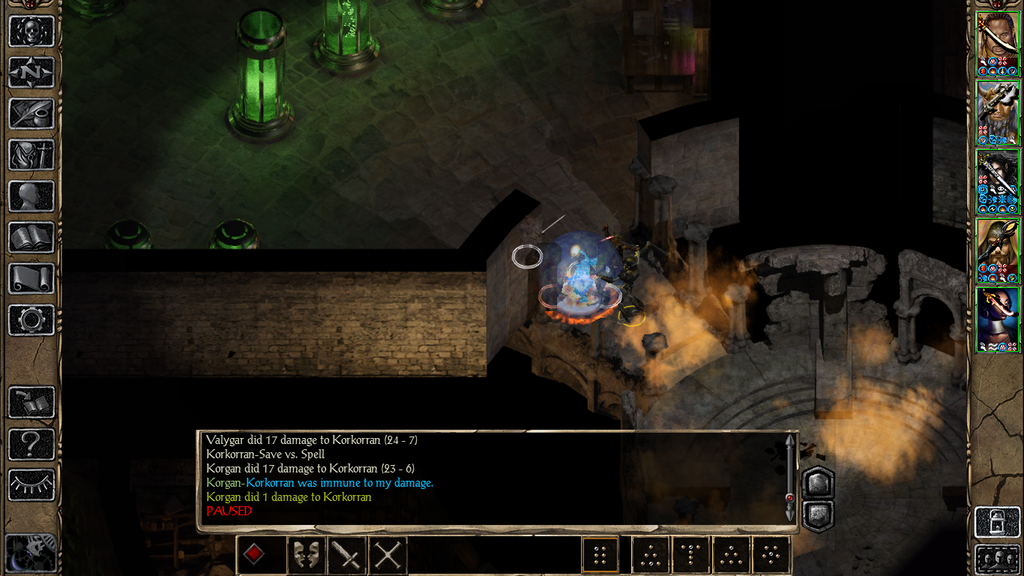Screen dimensions: 1024x576
Task: Select the highlighted six-dot formation
Action: (x=600, y=555)
